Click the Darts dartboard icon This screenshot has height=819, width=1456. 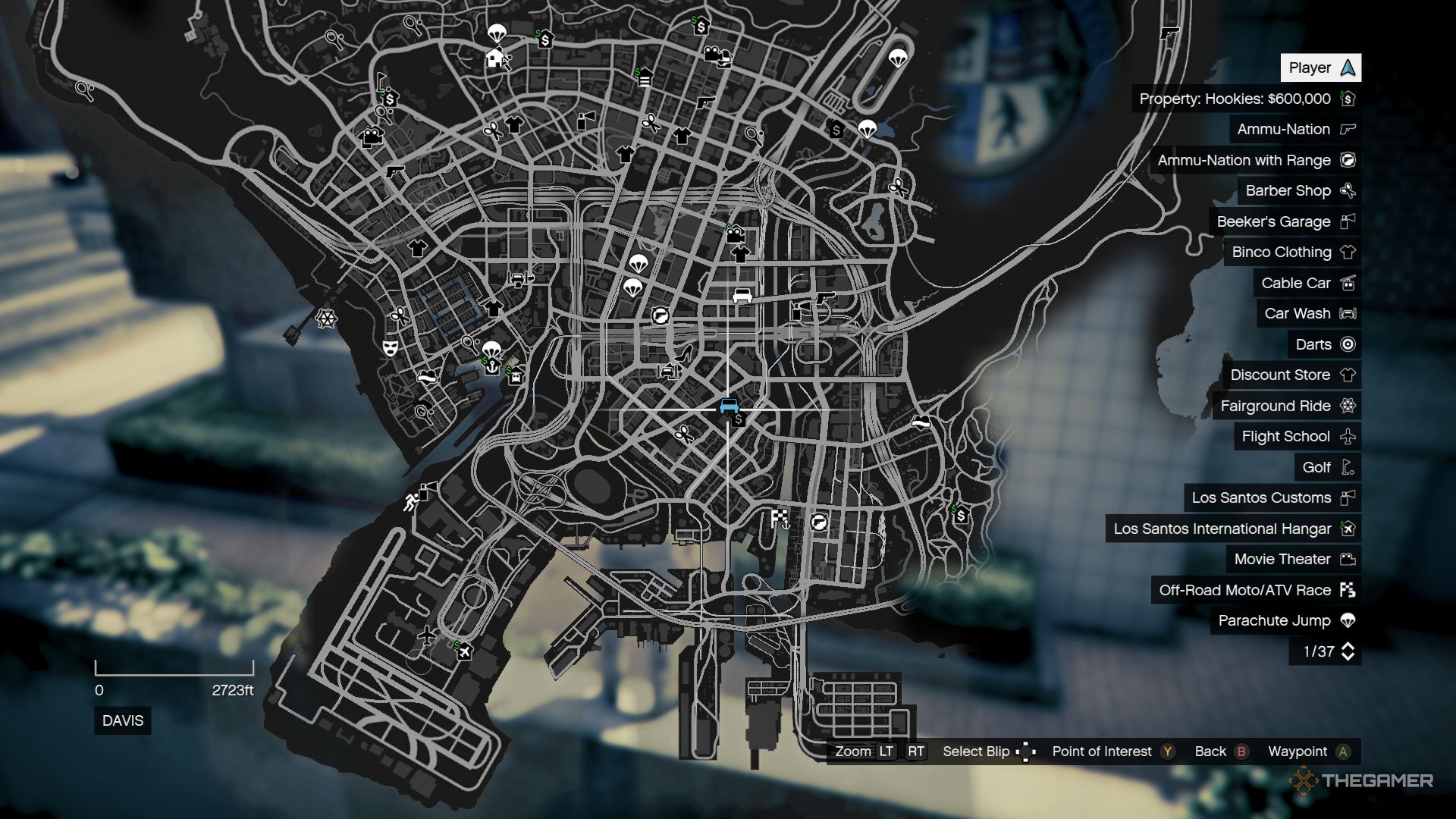coord(1347,344)
